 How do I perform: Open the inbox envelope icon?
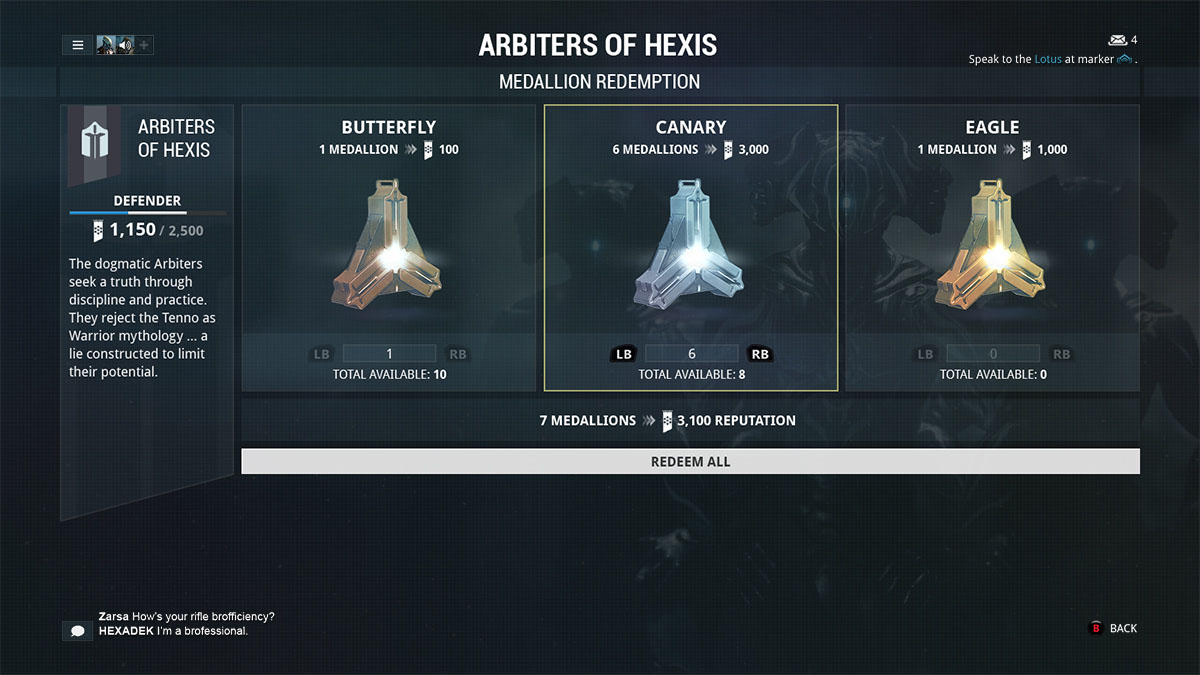(1117, 40)
